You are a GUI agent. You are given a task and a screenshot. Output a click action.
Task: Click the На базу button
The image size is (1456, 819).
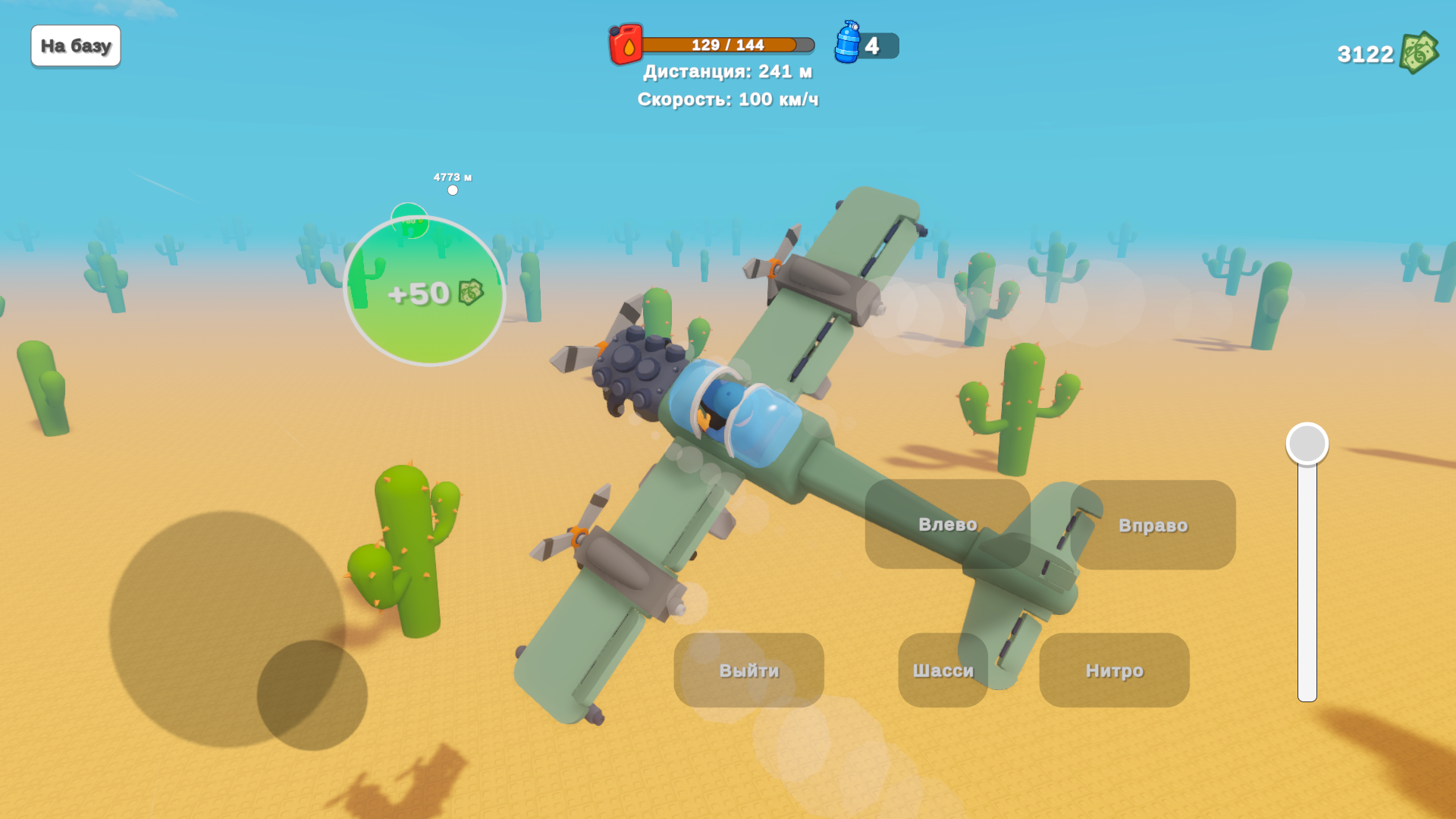coord(75,45)
